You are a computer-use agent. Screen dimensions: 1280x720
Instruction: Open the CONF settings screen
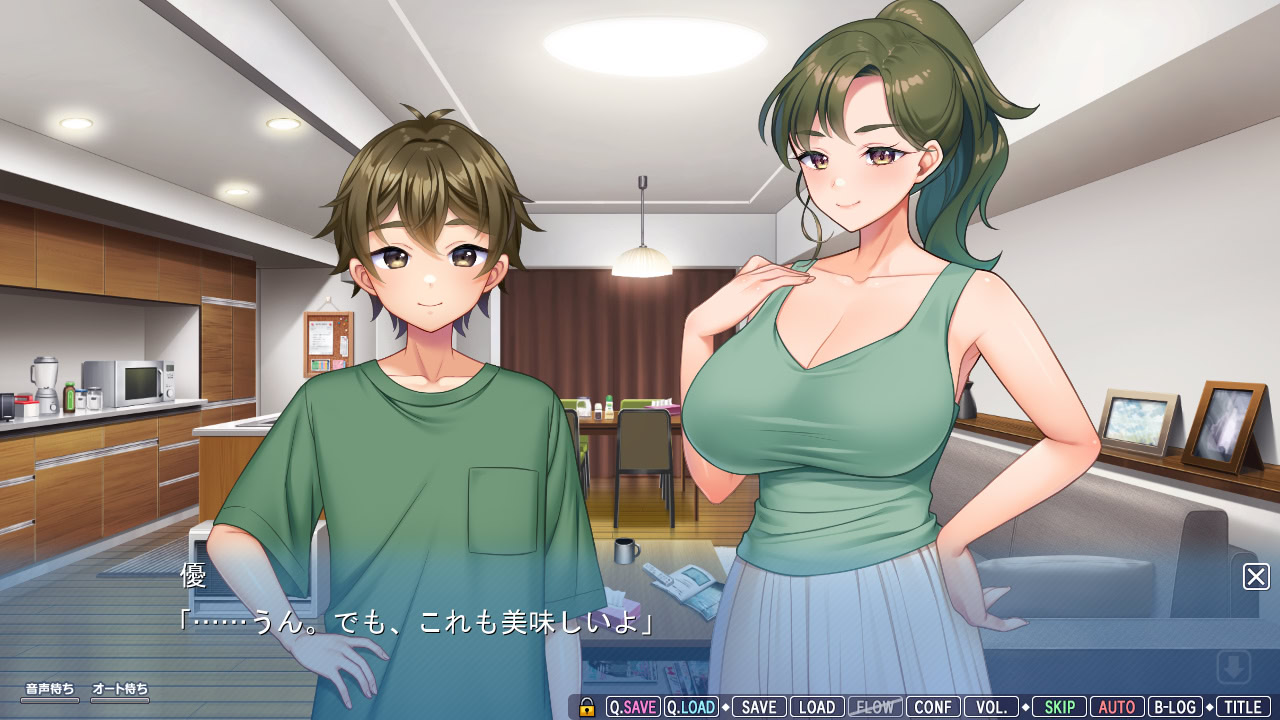[933, 707]
